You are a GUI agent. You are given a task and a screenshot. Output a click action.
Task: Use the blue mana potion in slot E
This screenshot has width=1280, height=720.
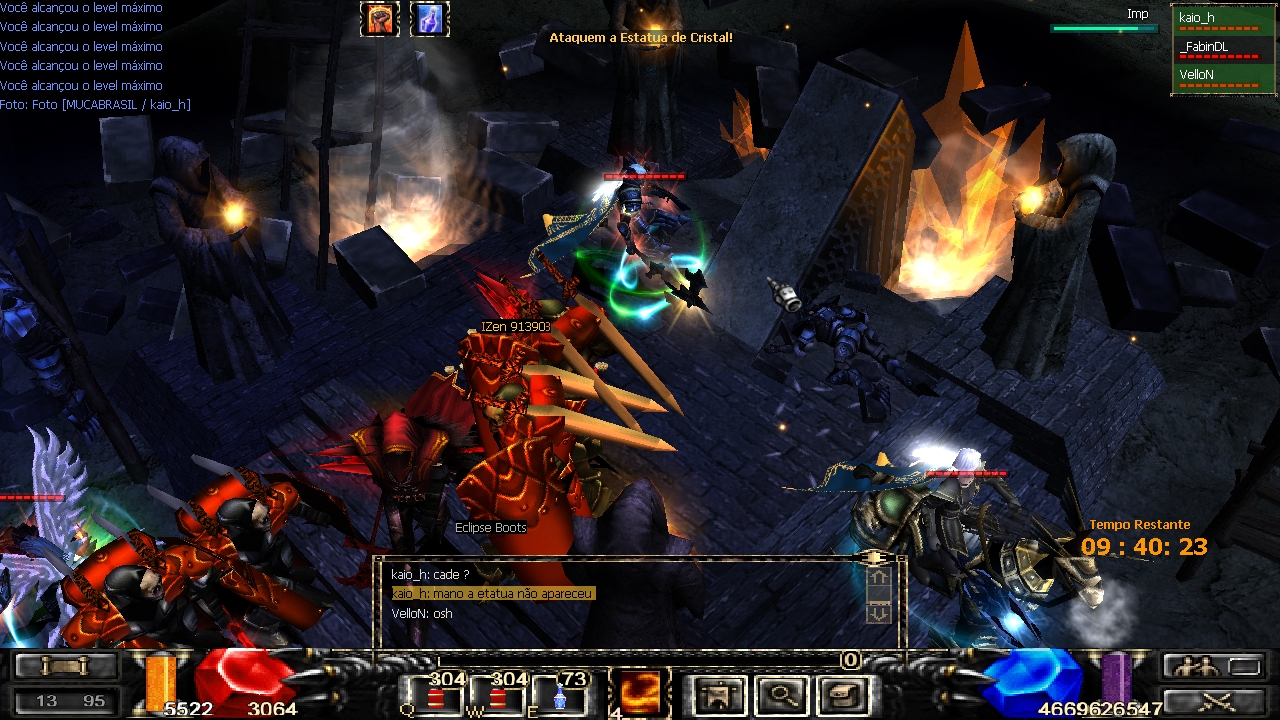pos(560,693)
